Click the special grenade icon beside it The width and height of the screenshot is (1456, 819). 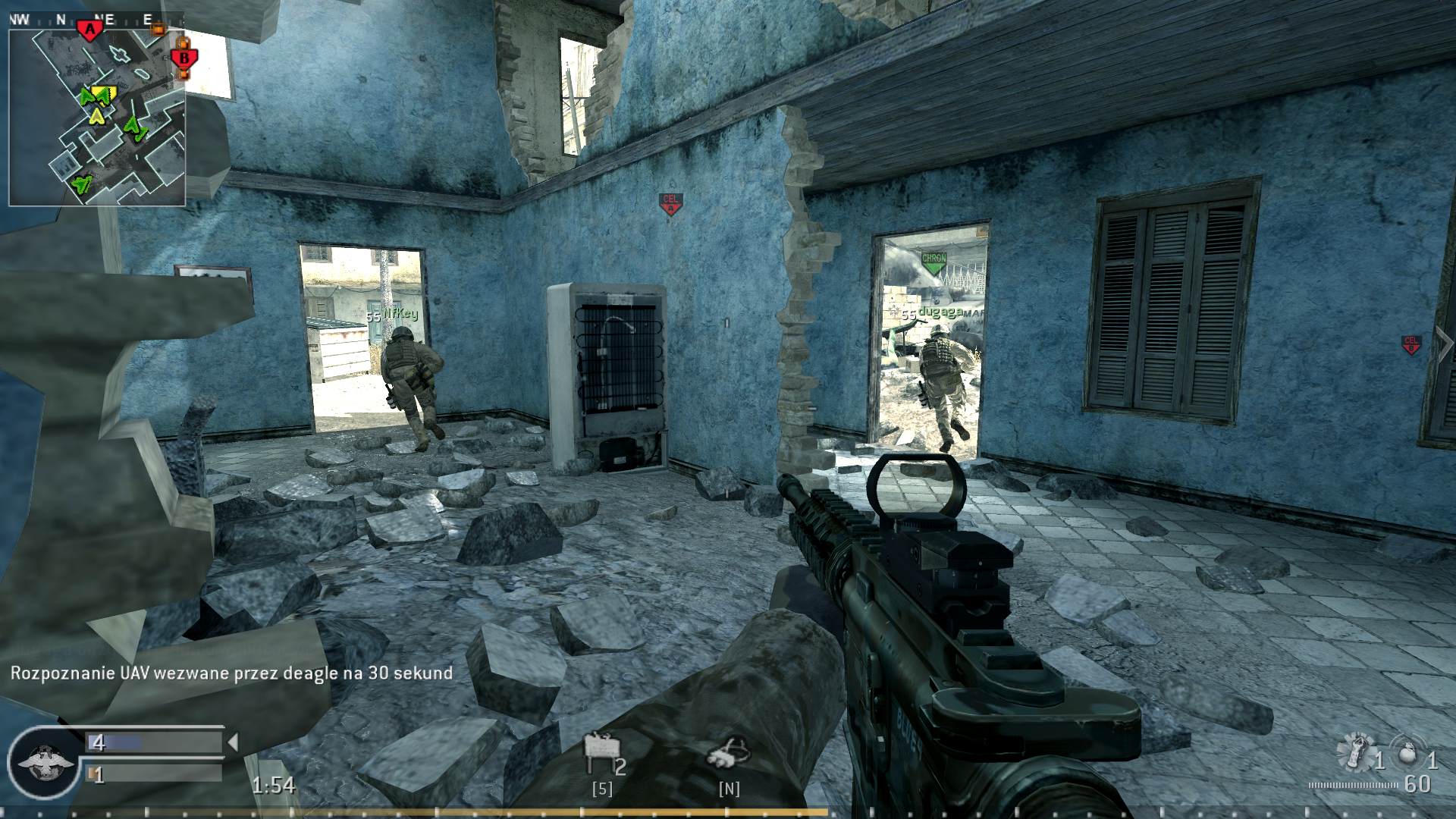pos(1357,753)
